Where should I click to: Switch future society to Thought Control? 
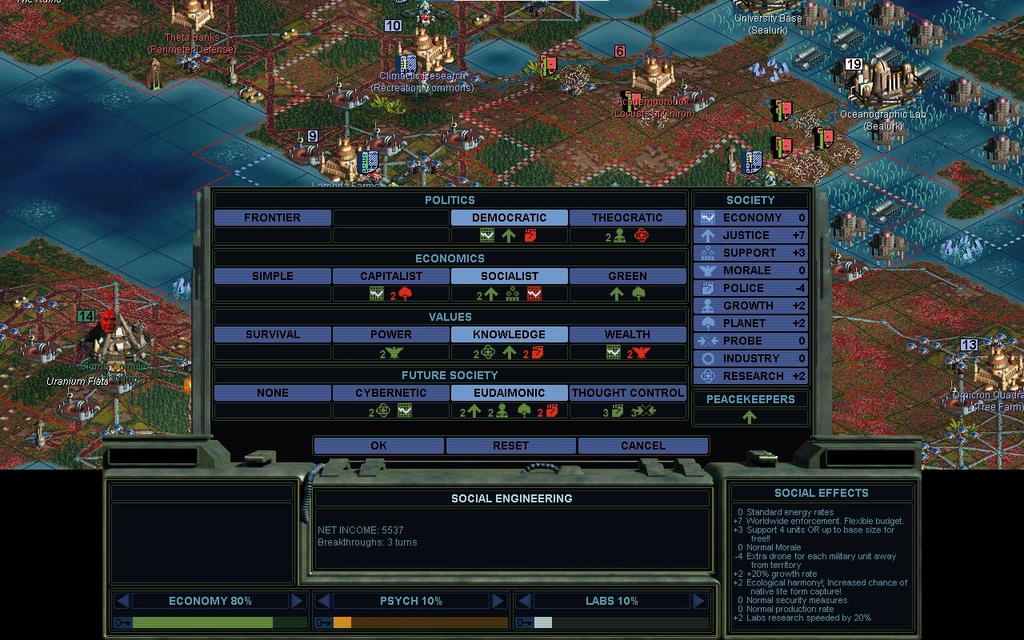point(627,393)
